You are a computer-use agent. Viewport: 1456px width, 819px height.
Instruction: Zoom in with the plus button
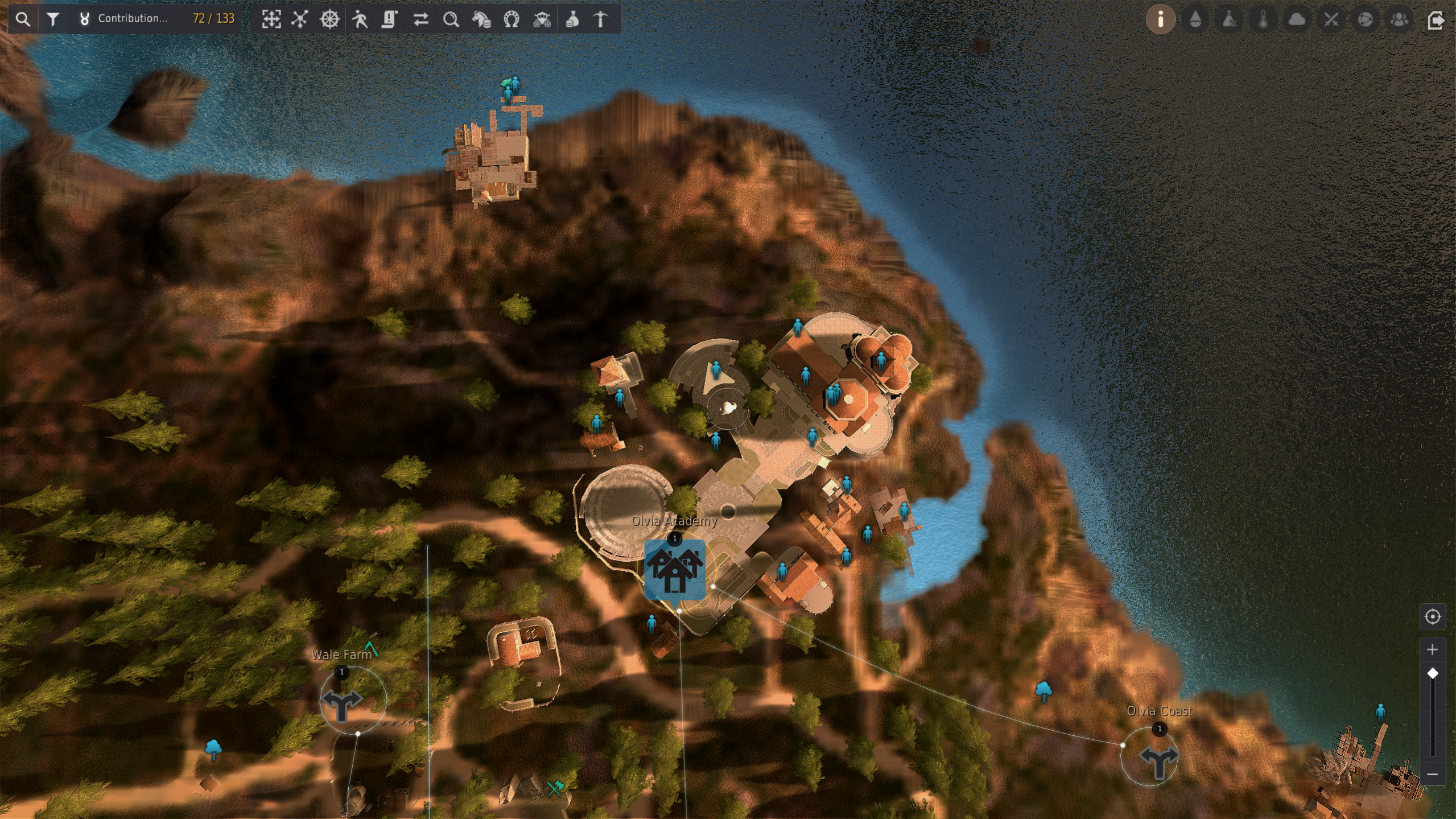[1432, 649]
